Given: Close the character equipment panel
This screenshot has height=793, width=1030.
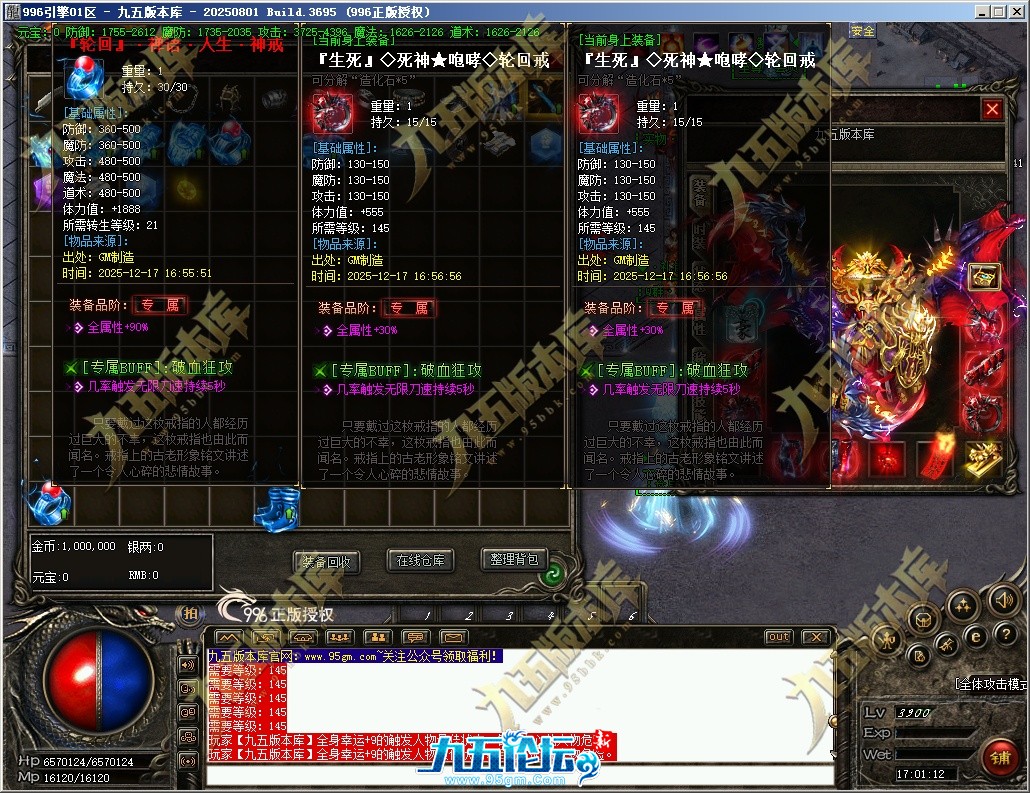Looking at the screenshot, I should tap(992, 110).
